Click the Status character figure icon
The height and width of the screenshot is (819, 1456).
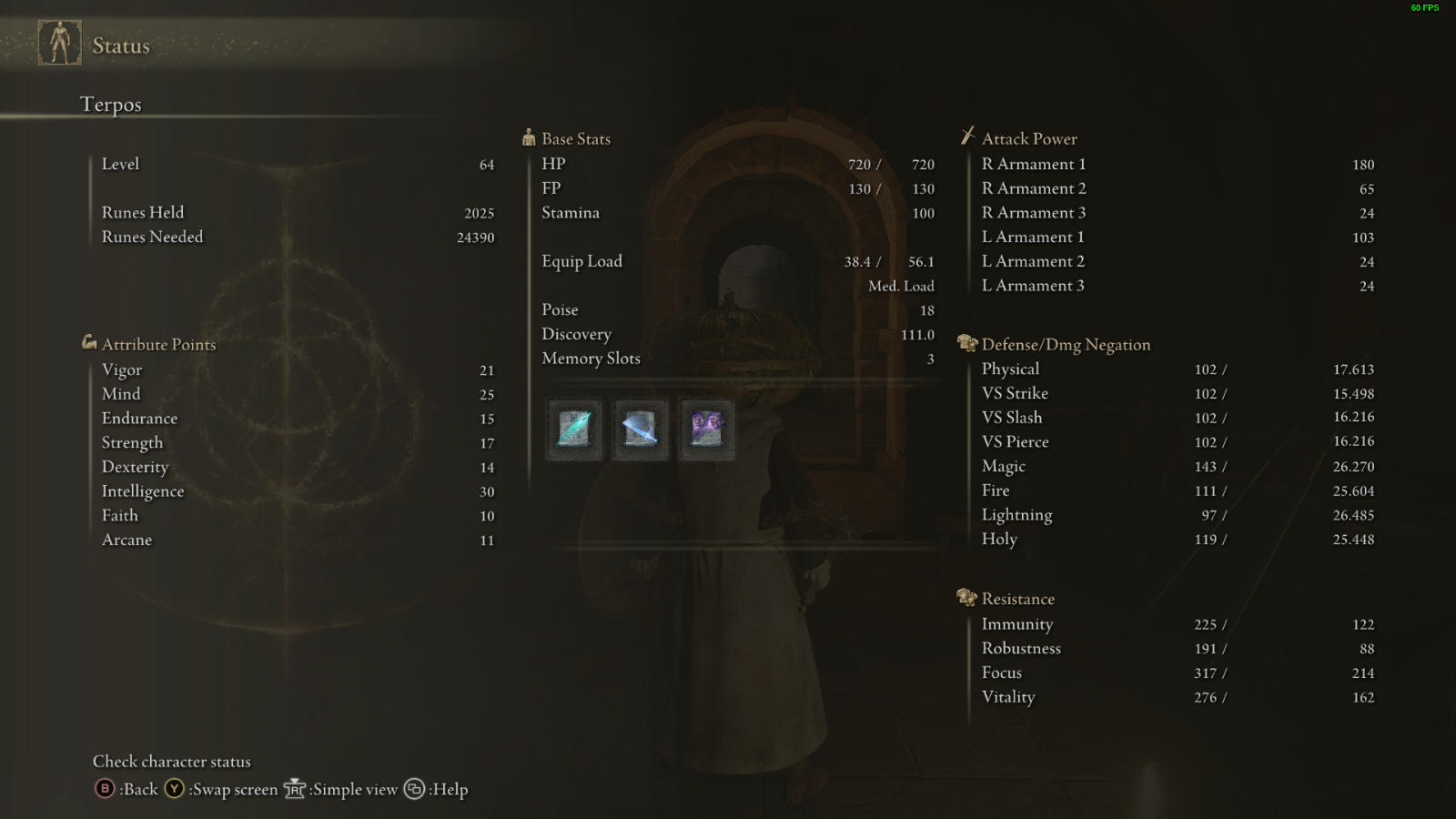tap(60, 43)
